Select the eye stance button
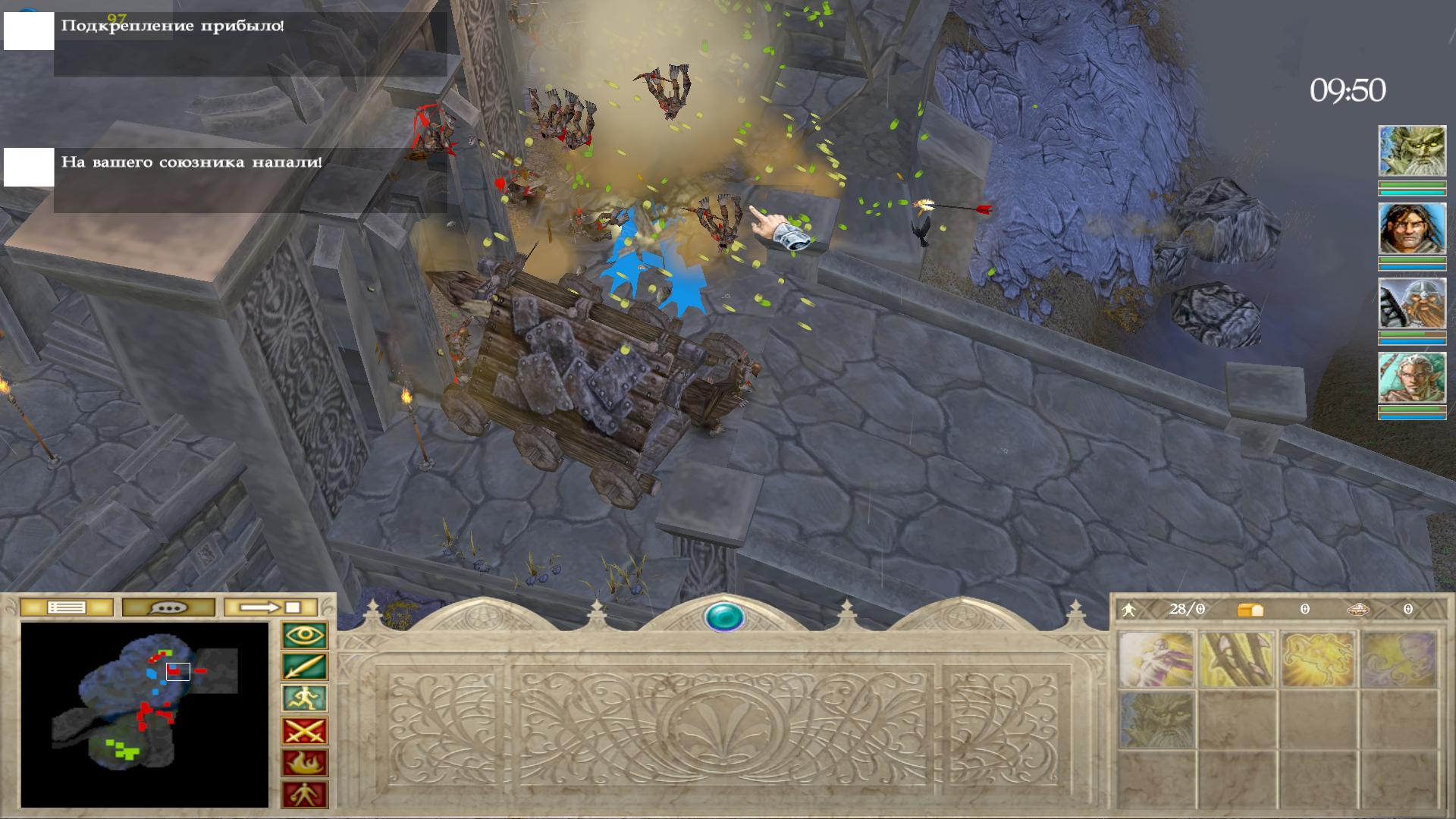 [305, 635]
